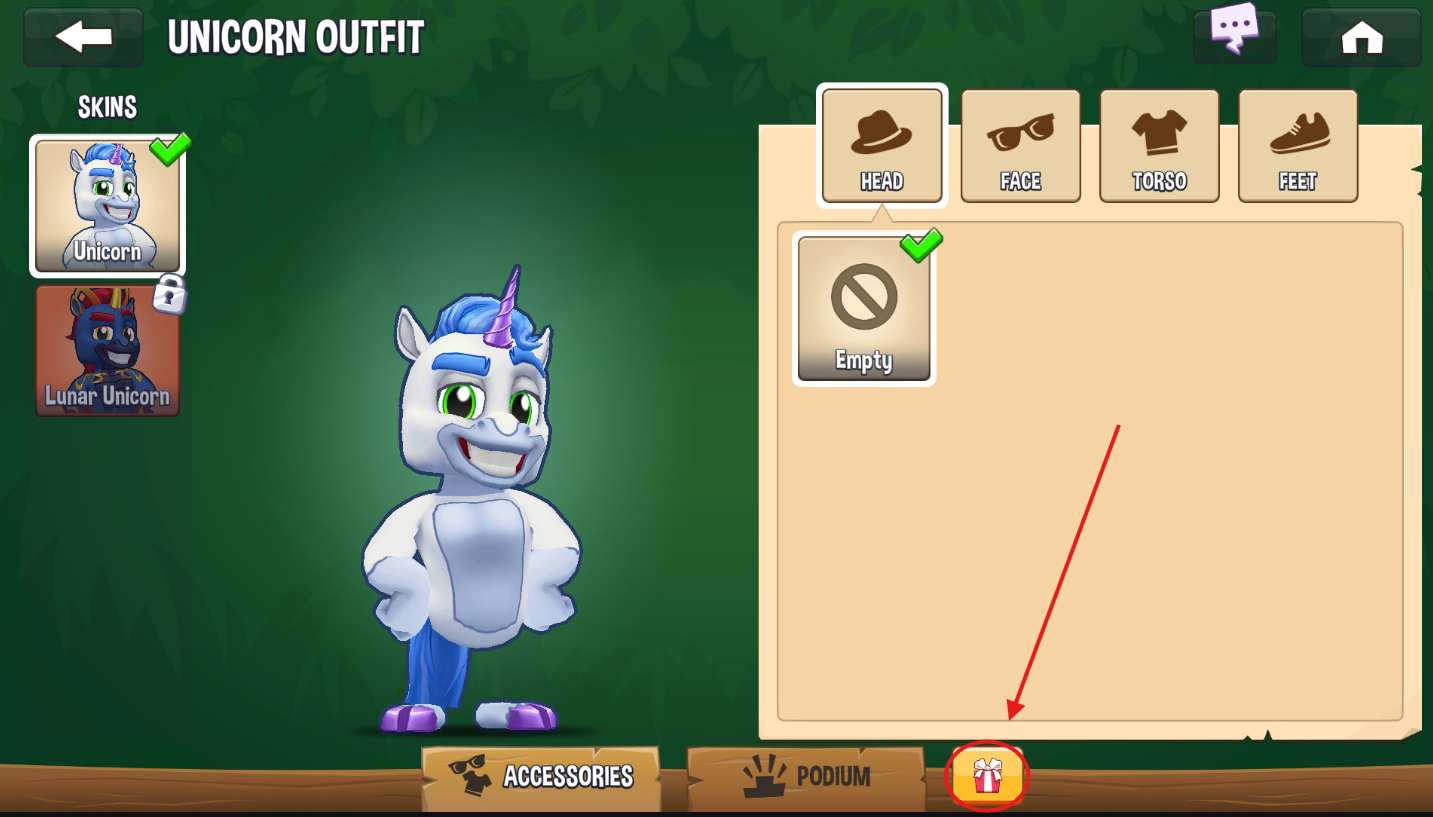The image size is (1433, 817).
Task: Switch to the Head tab
Action: tap(881, 145)
